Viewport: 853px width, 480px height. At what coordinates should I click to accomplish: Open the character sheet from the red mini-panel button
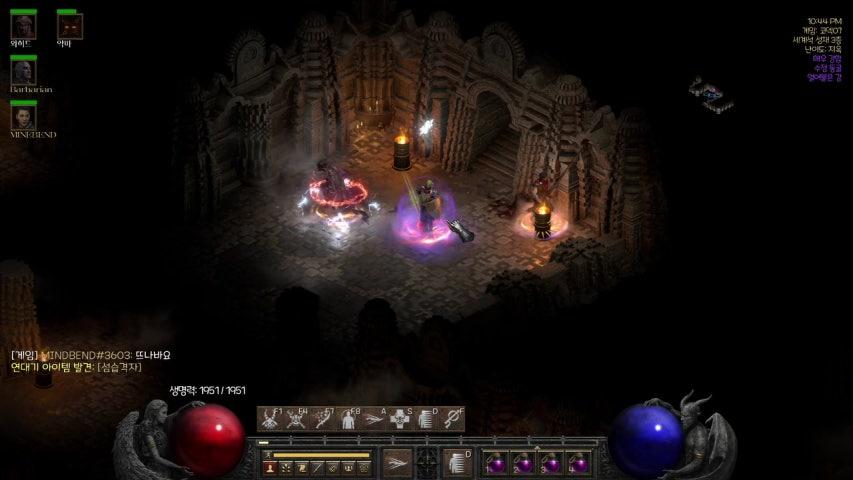(270, 467)
